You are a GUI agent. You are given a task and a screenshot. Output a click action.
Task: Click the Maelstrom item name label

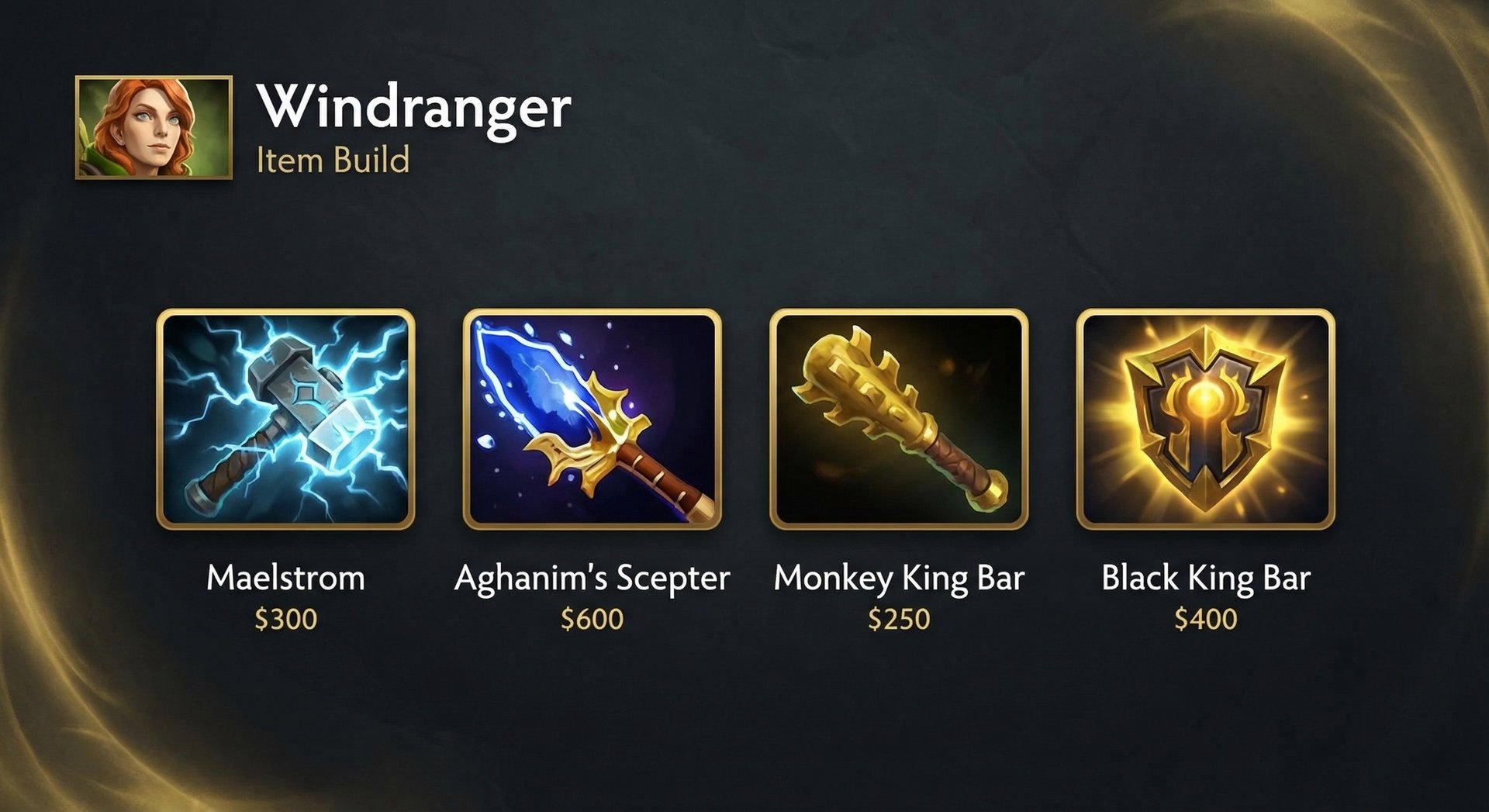285,578
